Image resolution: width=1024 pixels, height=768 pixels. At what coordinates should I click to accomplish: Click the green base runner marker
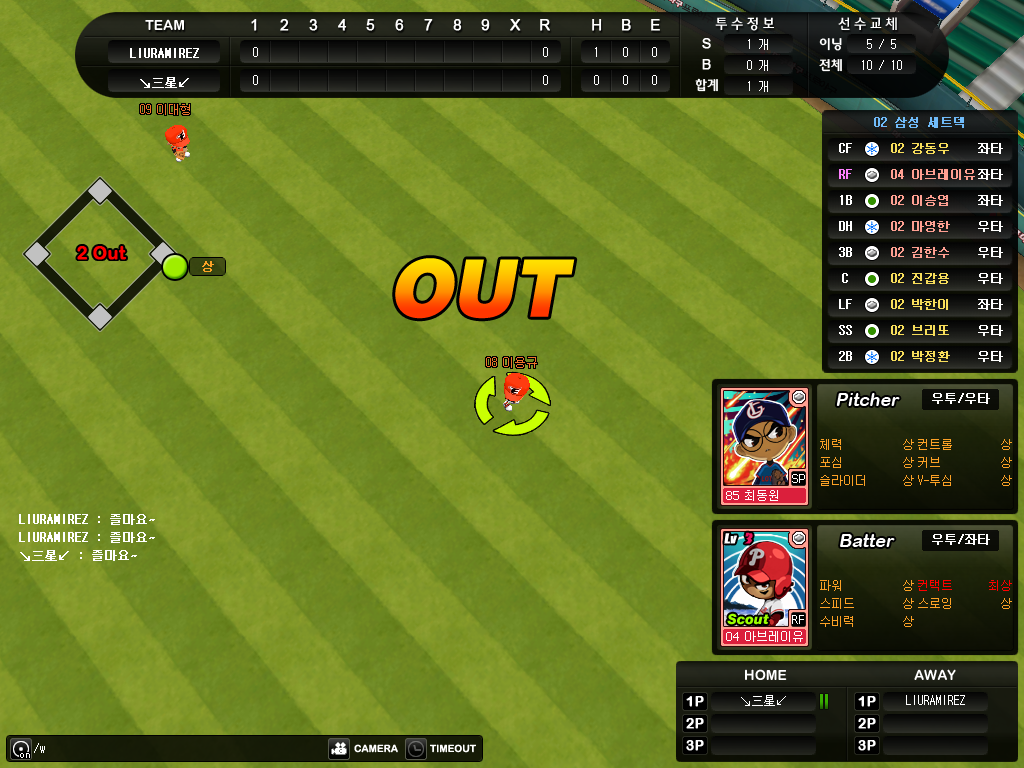click(175, 267)
